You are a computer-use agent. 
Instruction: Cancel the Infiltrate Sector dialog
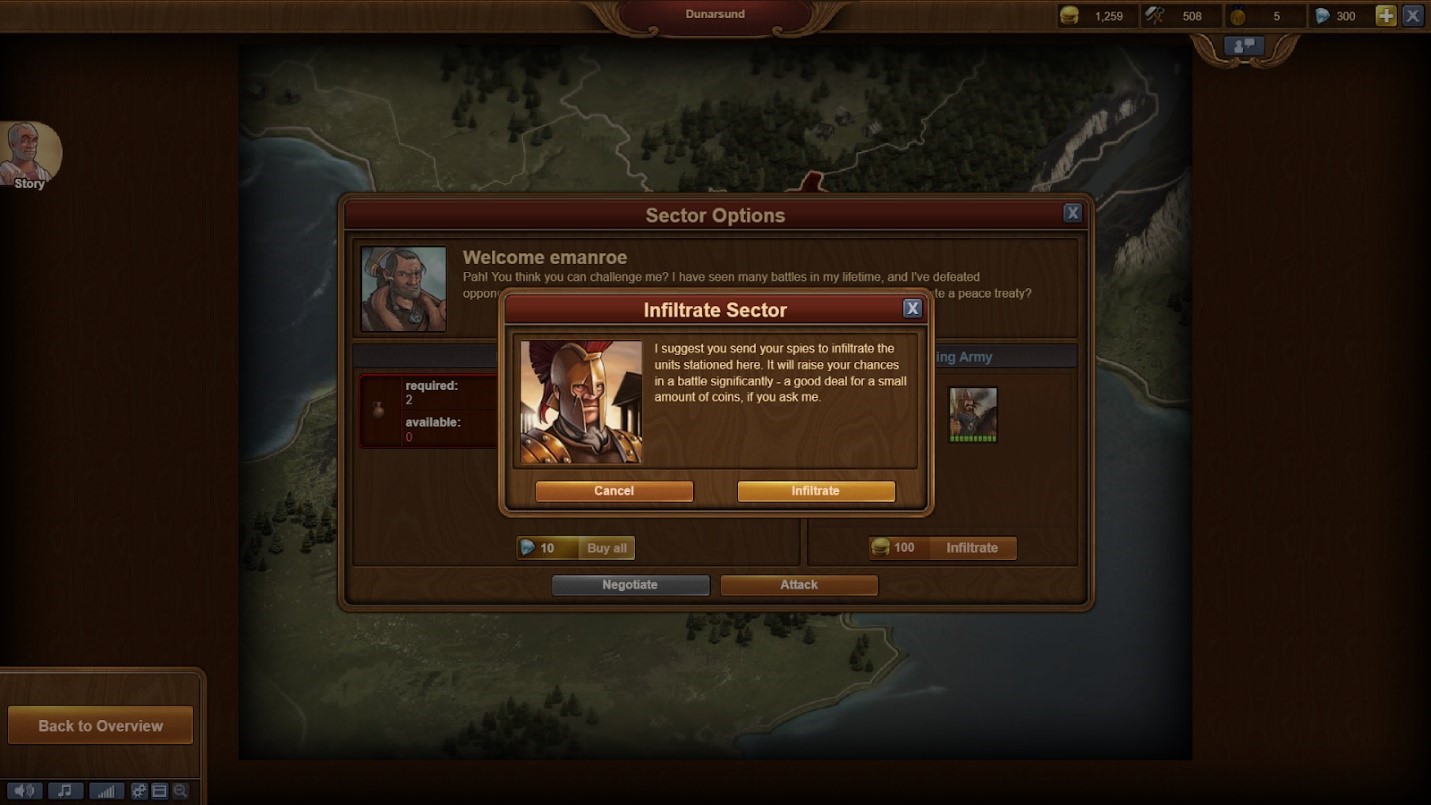(614, 491)
